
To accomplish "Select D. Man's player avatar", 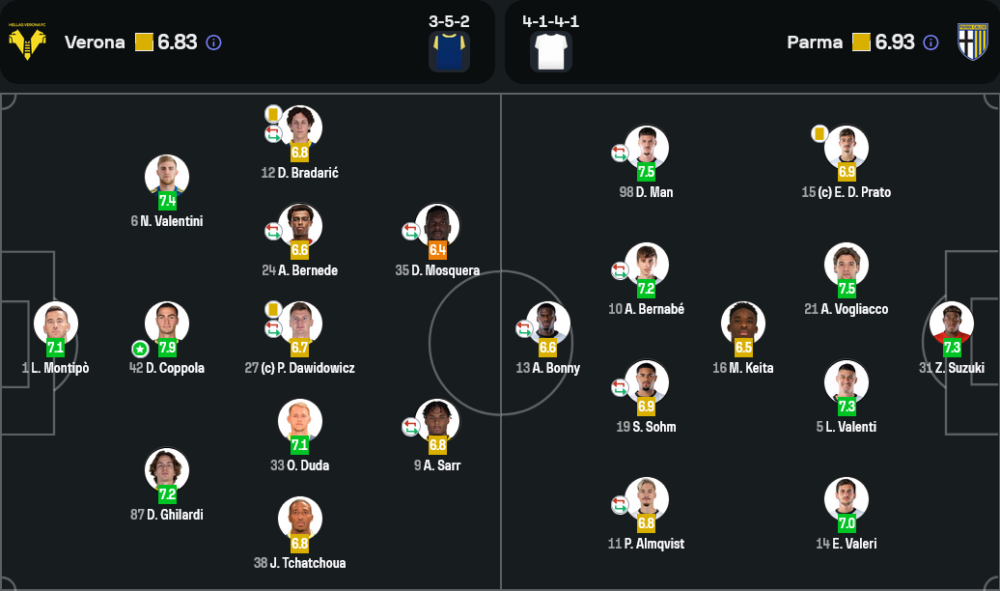I will tap(647, 148).
